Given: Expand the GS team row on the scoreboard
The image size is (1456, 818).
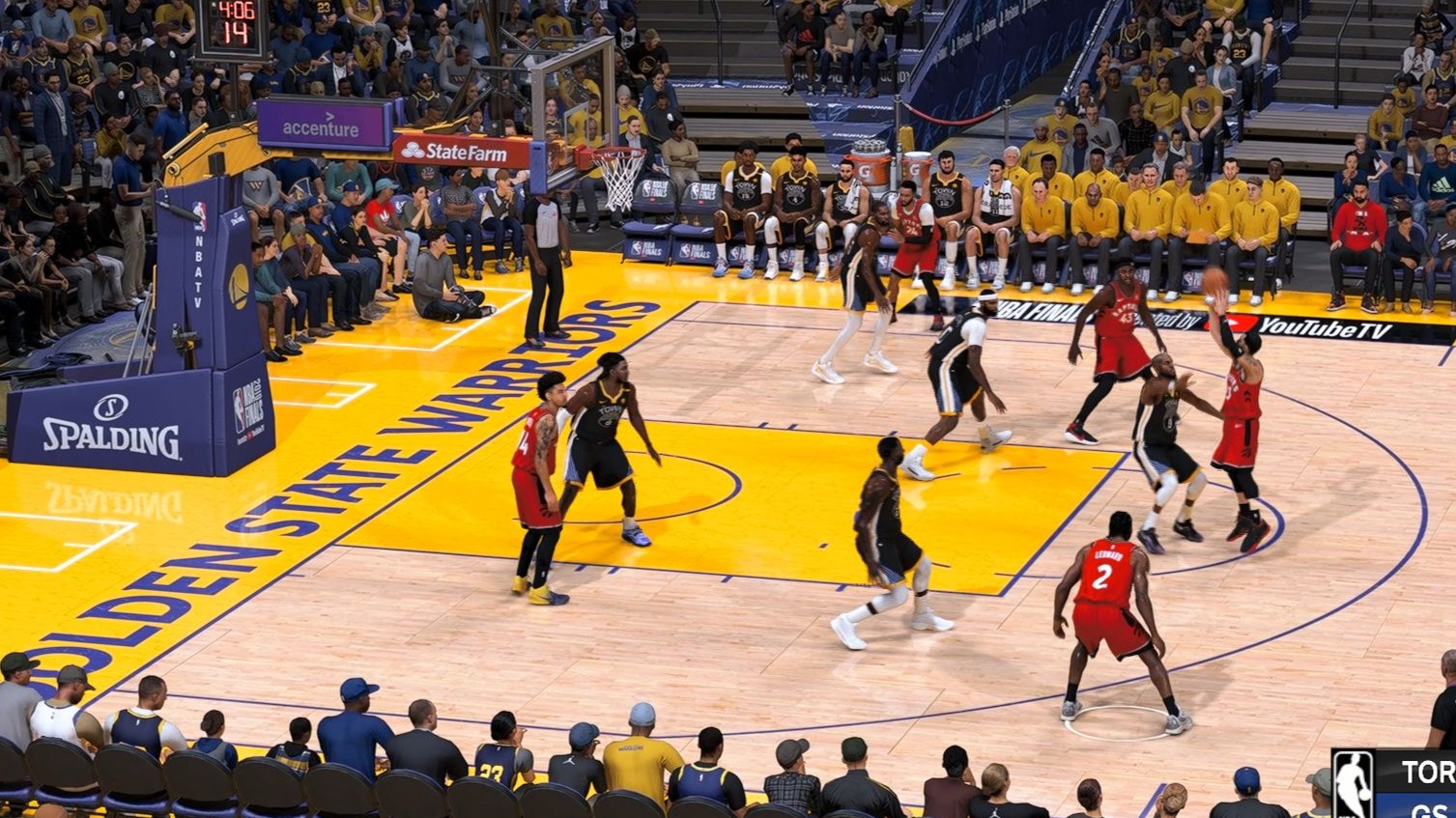Looking at the screenshot, I should (1430, 811).
